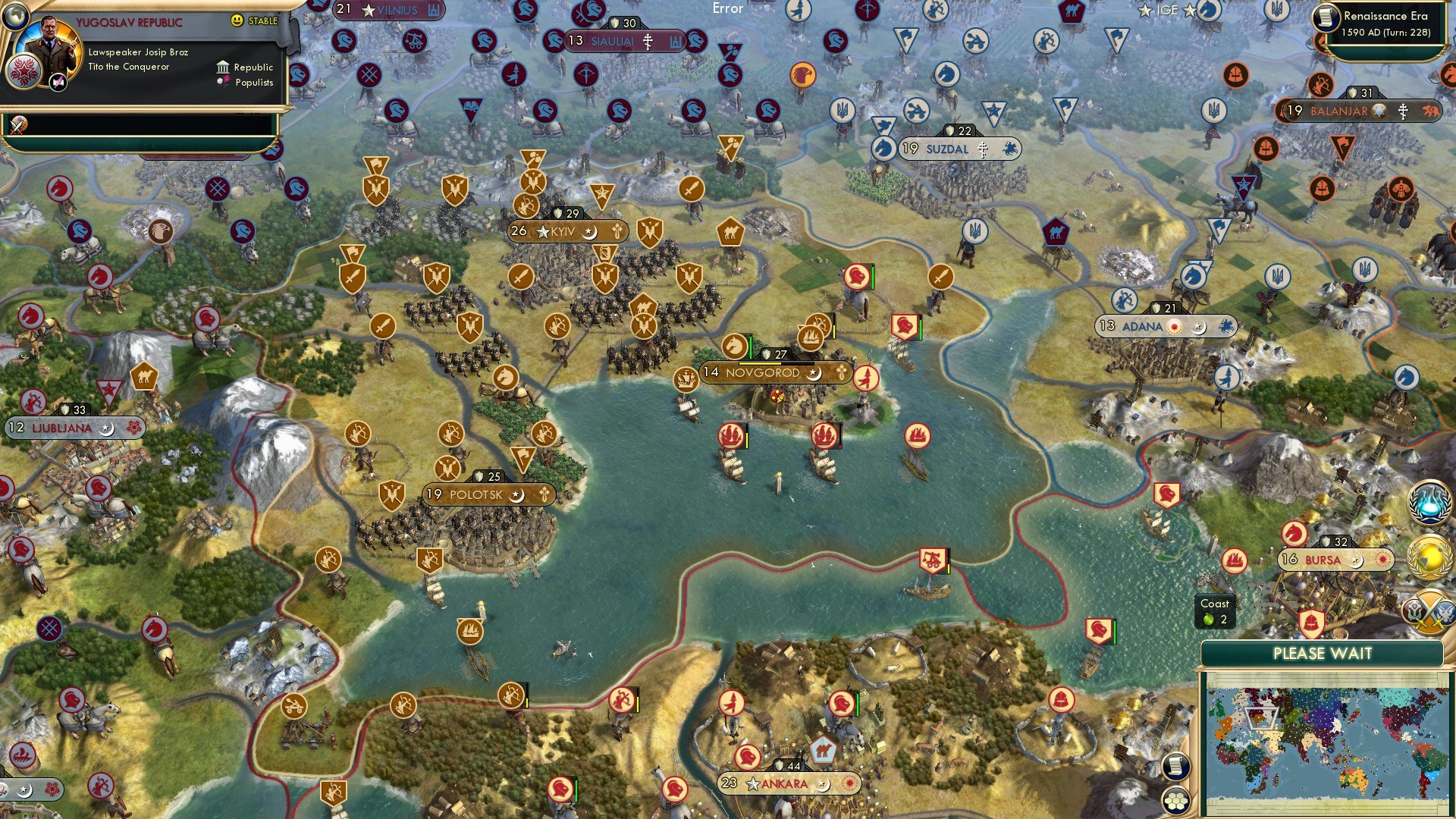The image size is (1456, 819).
Task: Toggle Strategic View with the hex grid icon
Action: tap(1177, 801)
